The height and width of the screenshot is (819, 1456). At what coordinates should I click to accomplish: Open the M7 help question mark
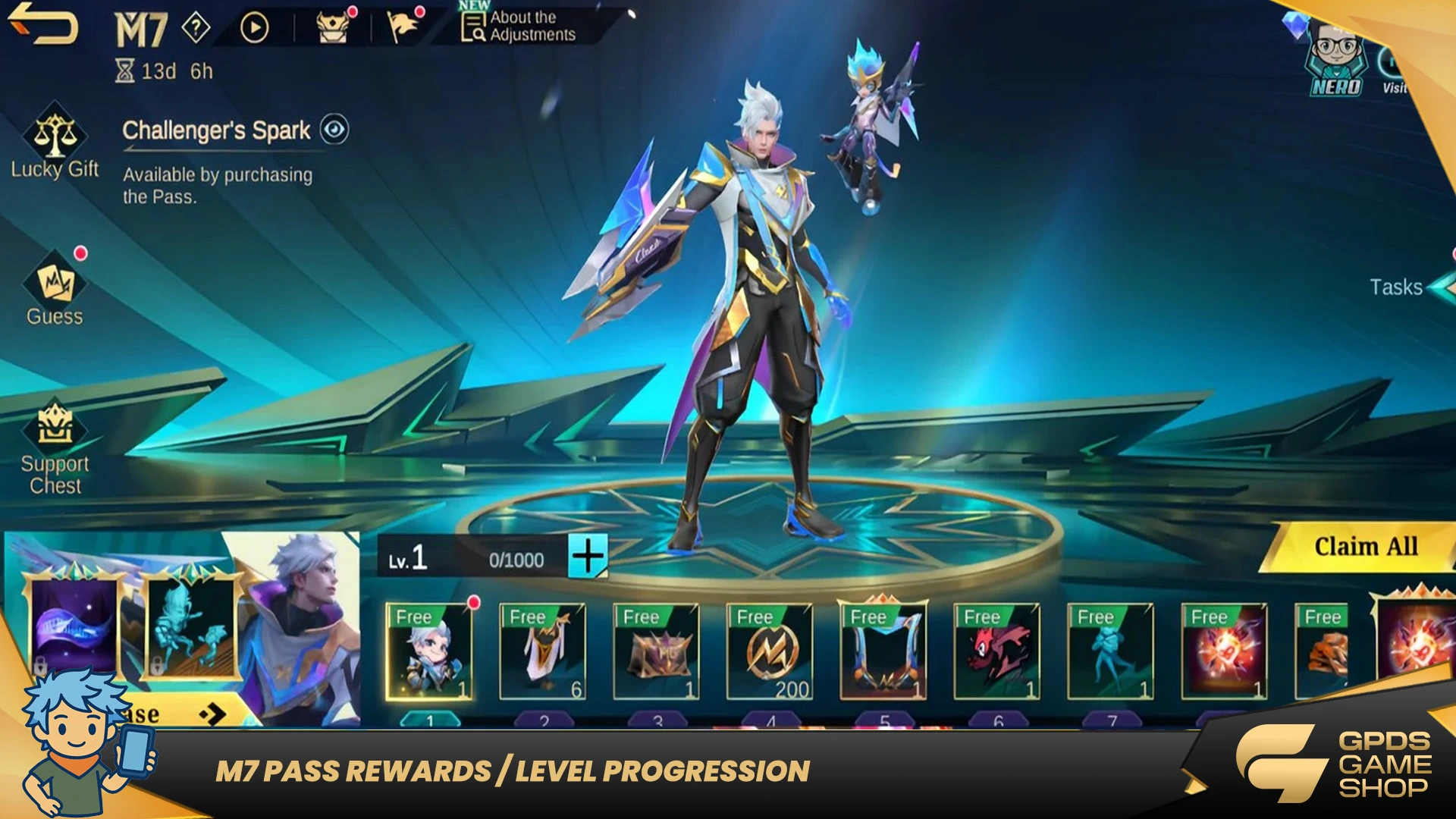[x=196, y=28]
